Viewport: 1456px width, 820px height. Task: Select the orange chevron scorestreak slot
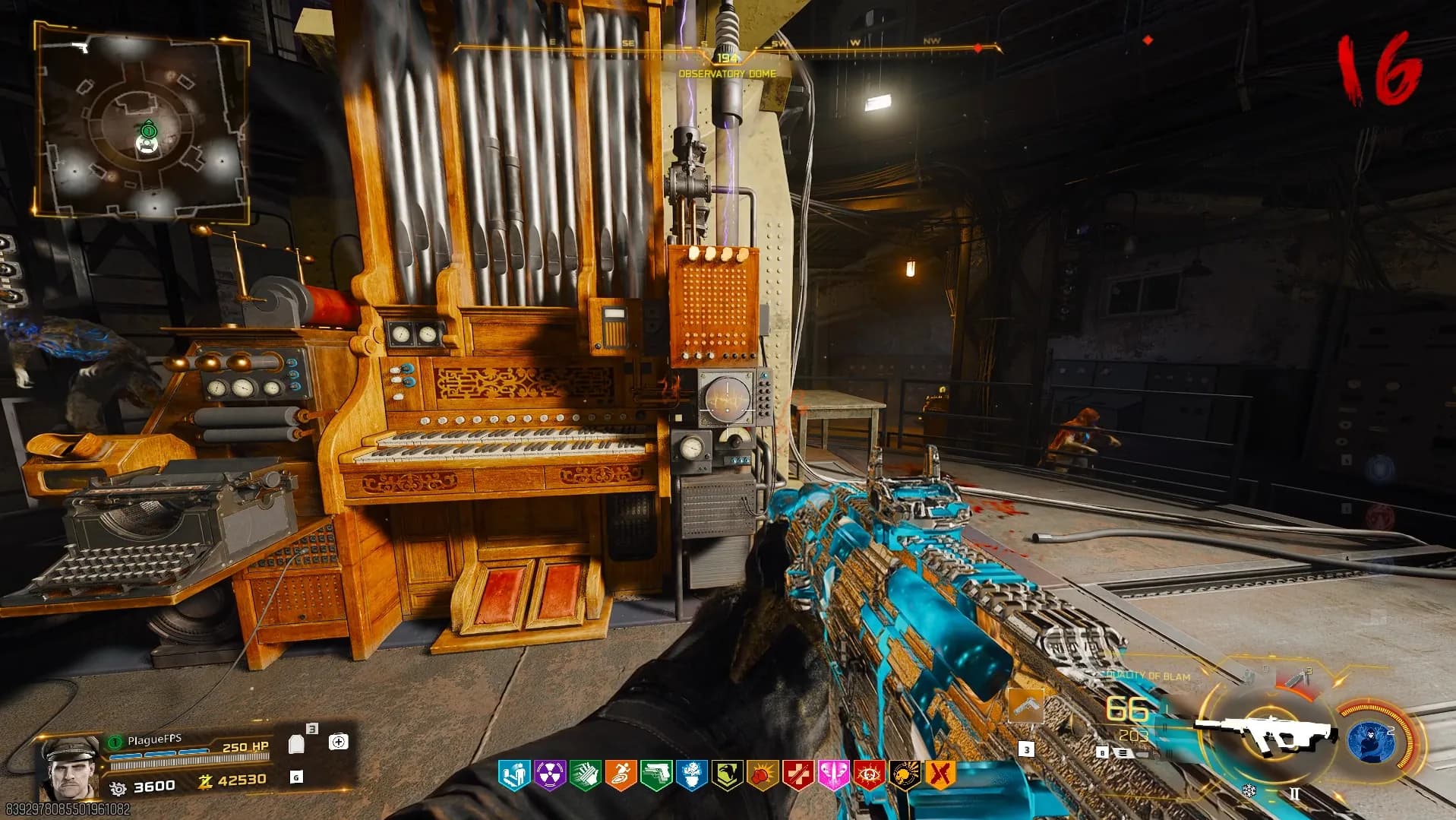tap(1025, 707)
